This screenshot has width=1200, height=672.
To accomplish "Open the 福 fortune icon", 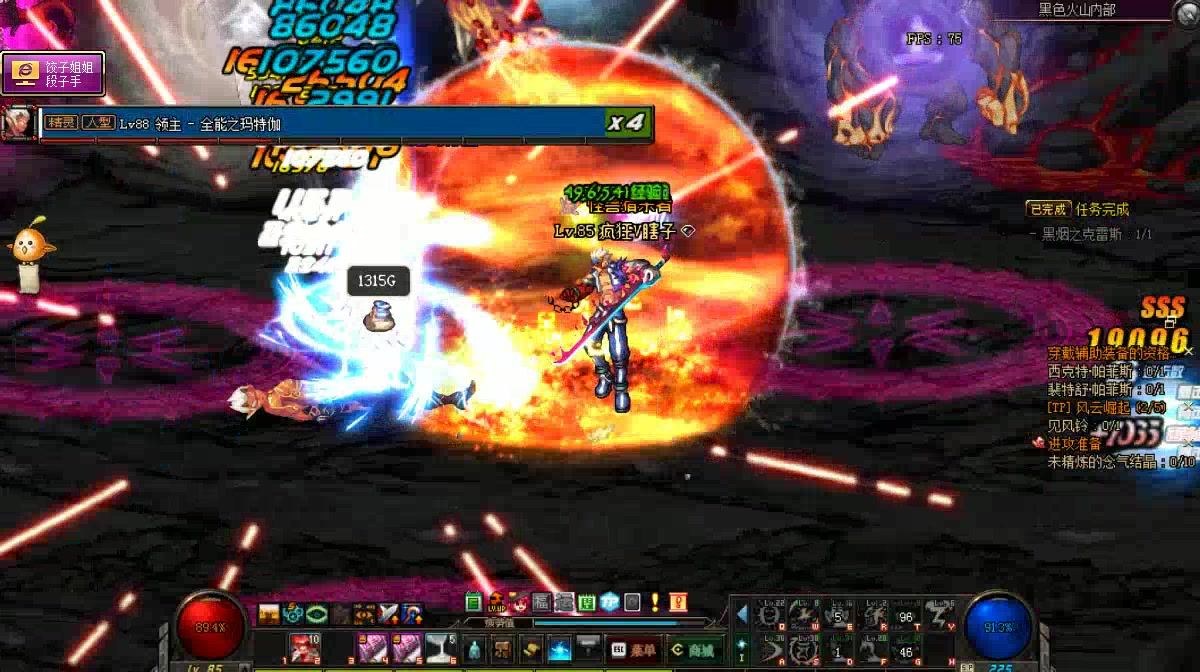I will (x=542, y=602).
